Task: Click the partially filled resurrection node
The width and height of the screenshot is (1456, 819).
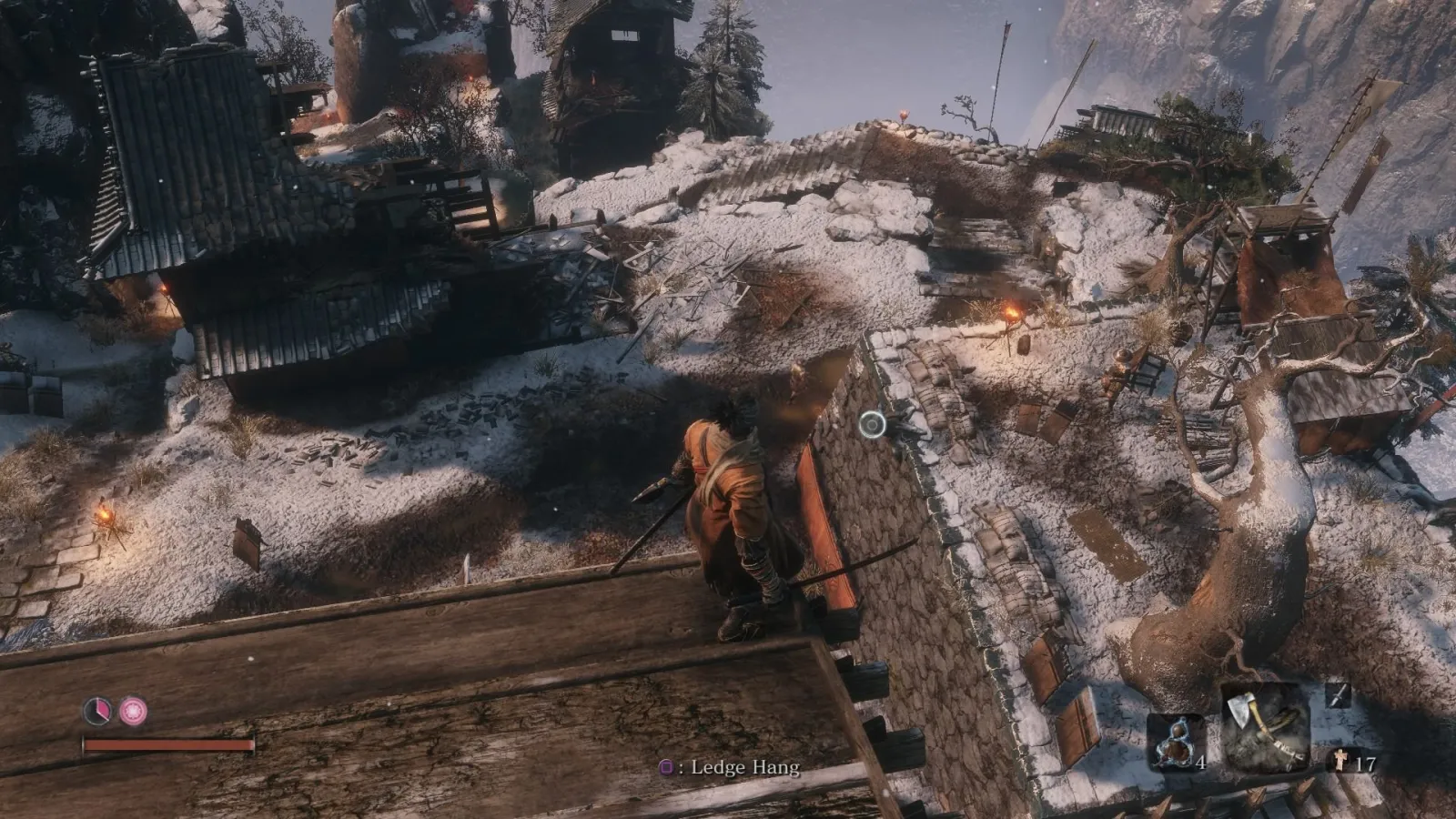Action: coord(97,710)
